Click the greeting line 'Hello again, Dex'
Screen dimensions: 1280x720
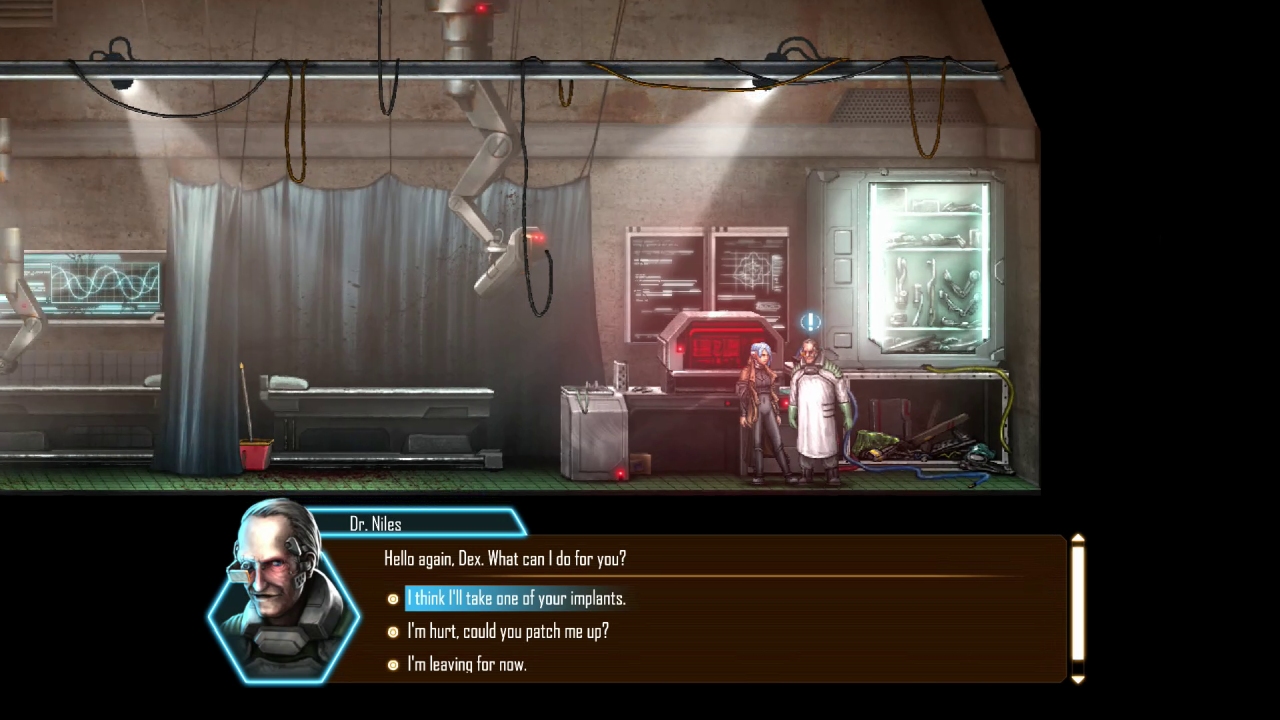tap(505, 559)
